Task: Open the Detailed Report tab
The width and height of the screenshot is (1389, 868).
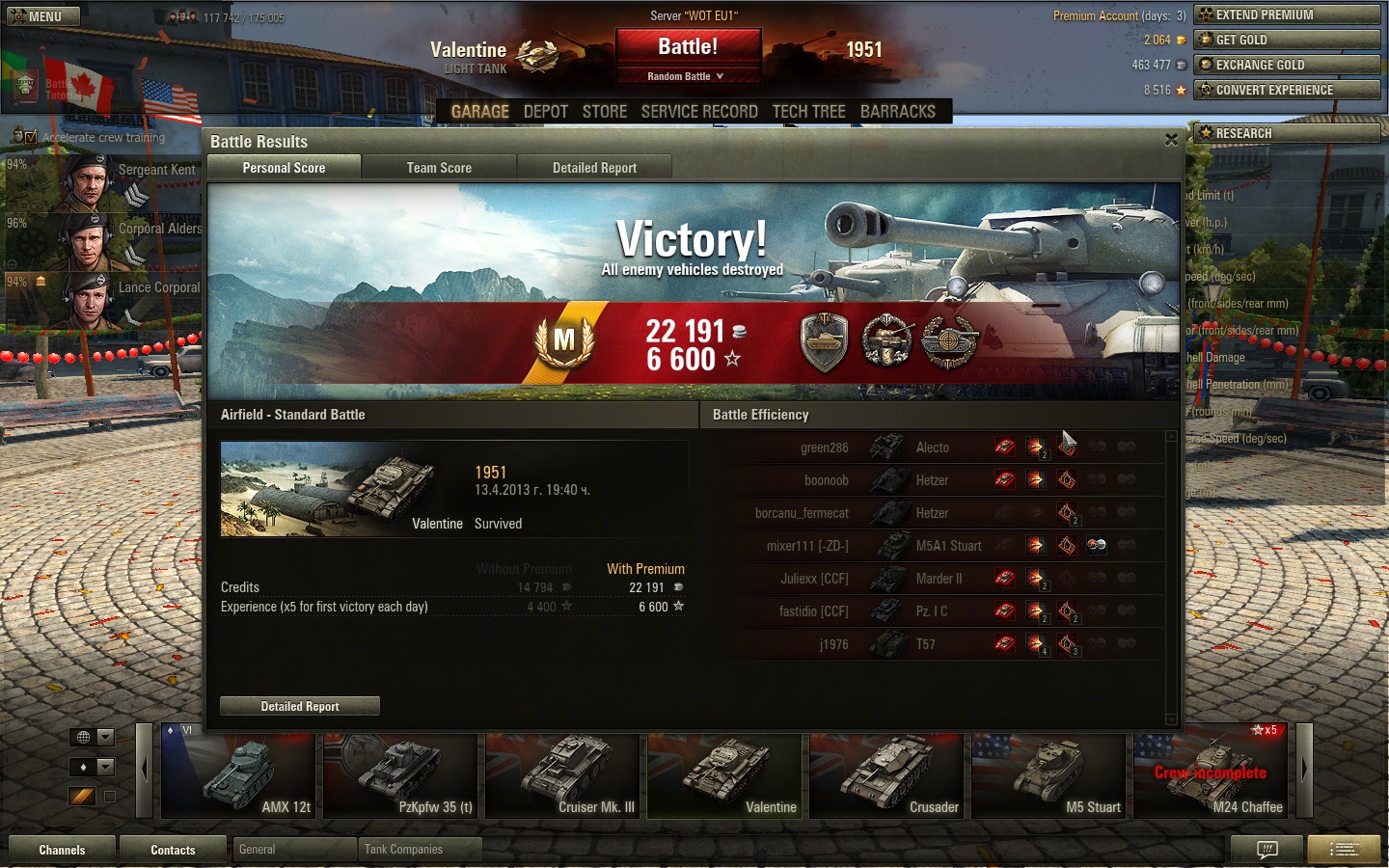Action: coord(594,168)
